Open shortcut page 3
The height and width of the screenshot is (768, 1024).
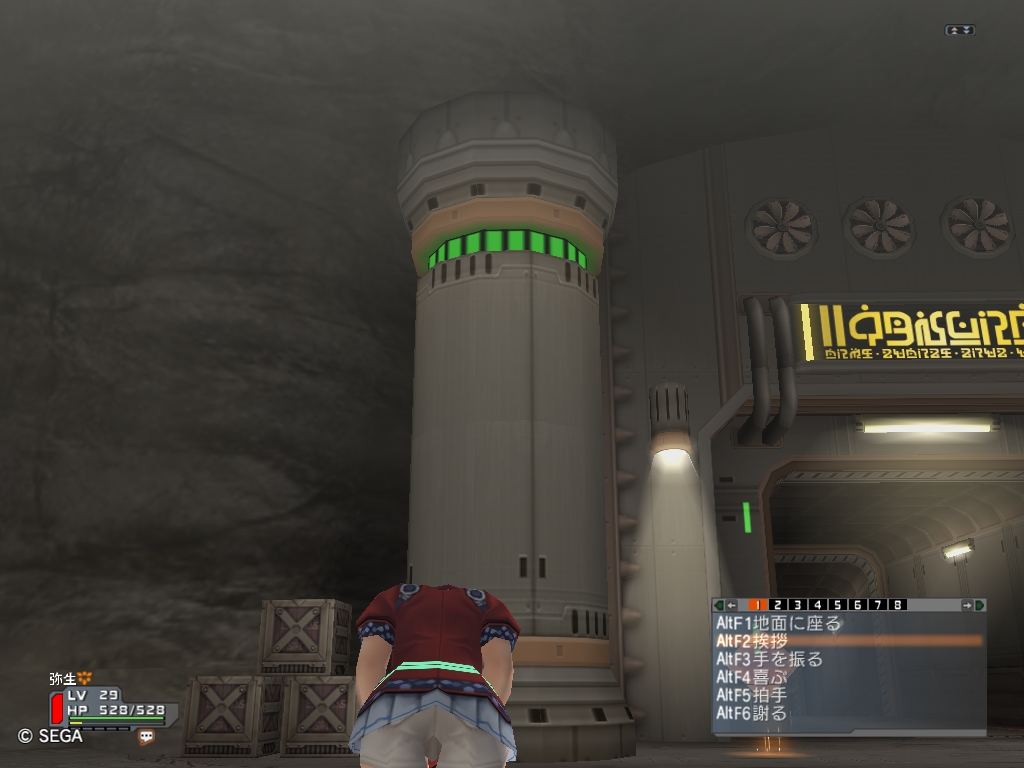point(799,605)
